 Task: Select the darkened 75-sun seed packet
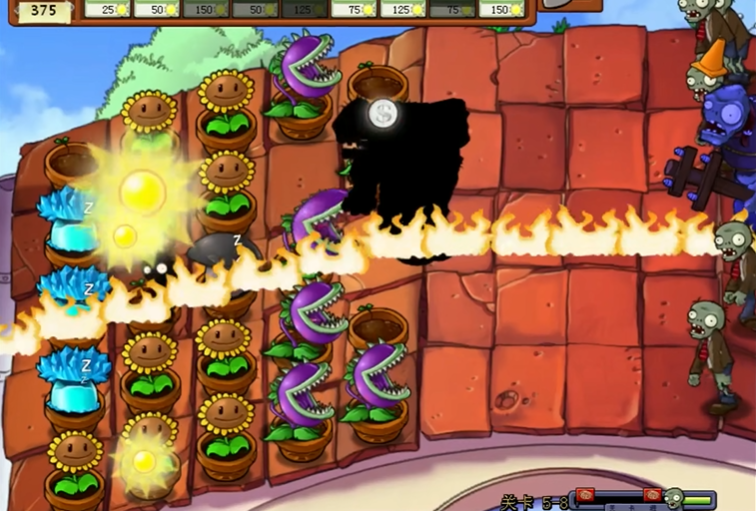(452, 8)
